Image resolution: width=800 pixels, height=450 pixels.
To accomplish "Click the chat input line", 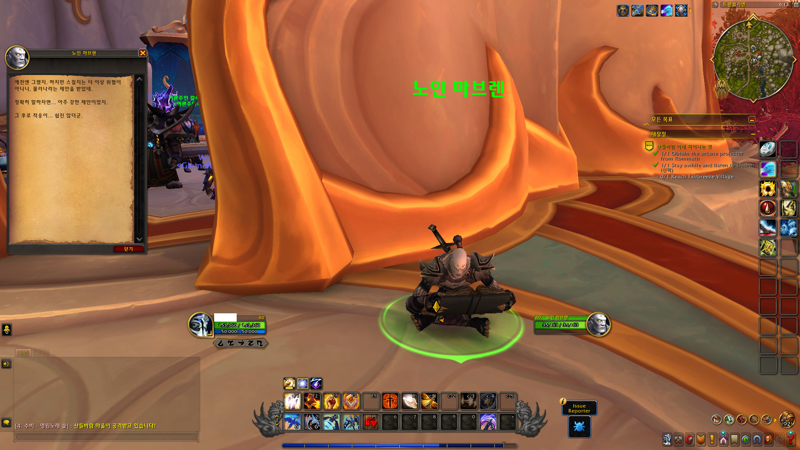I will pos(100,437).
